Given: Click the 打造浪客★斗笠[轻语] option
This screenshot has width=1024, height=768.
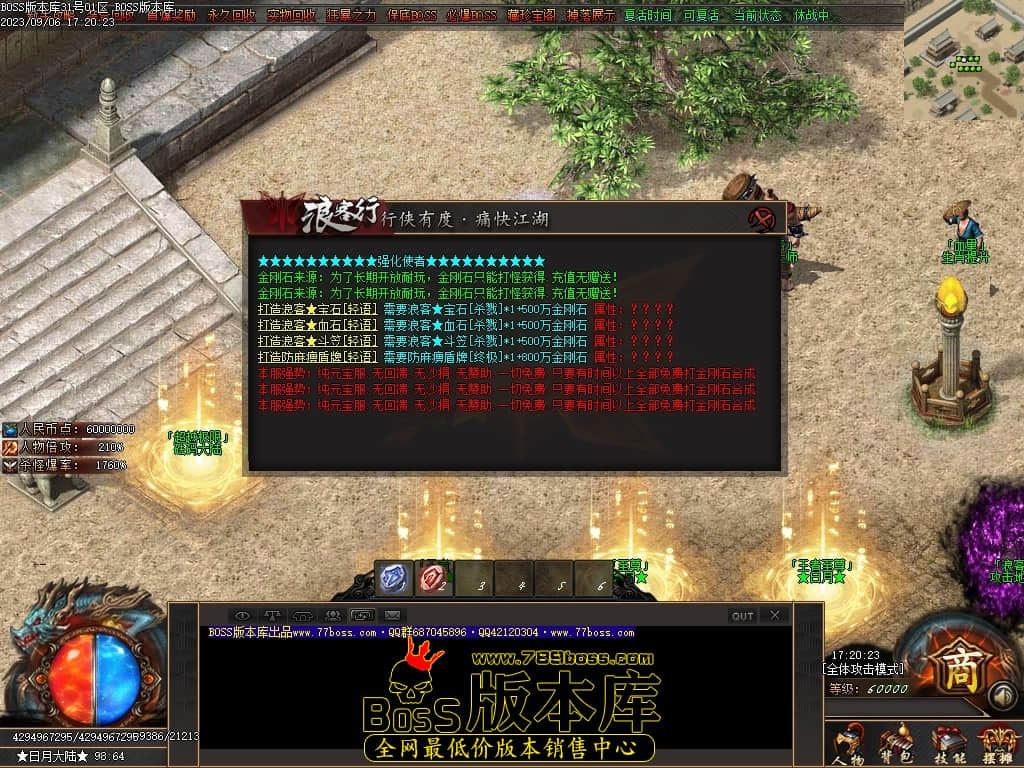Looking at the screenshot, I should [317, 341].
